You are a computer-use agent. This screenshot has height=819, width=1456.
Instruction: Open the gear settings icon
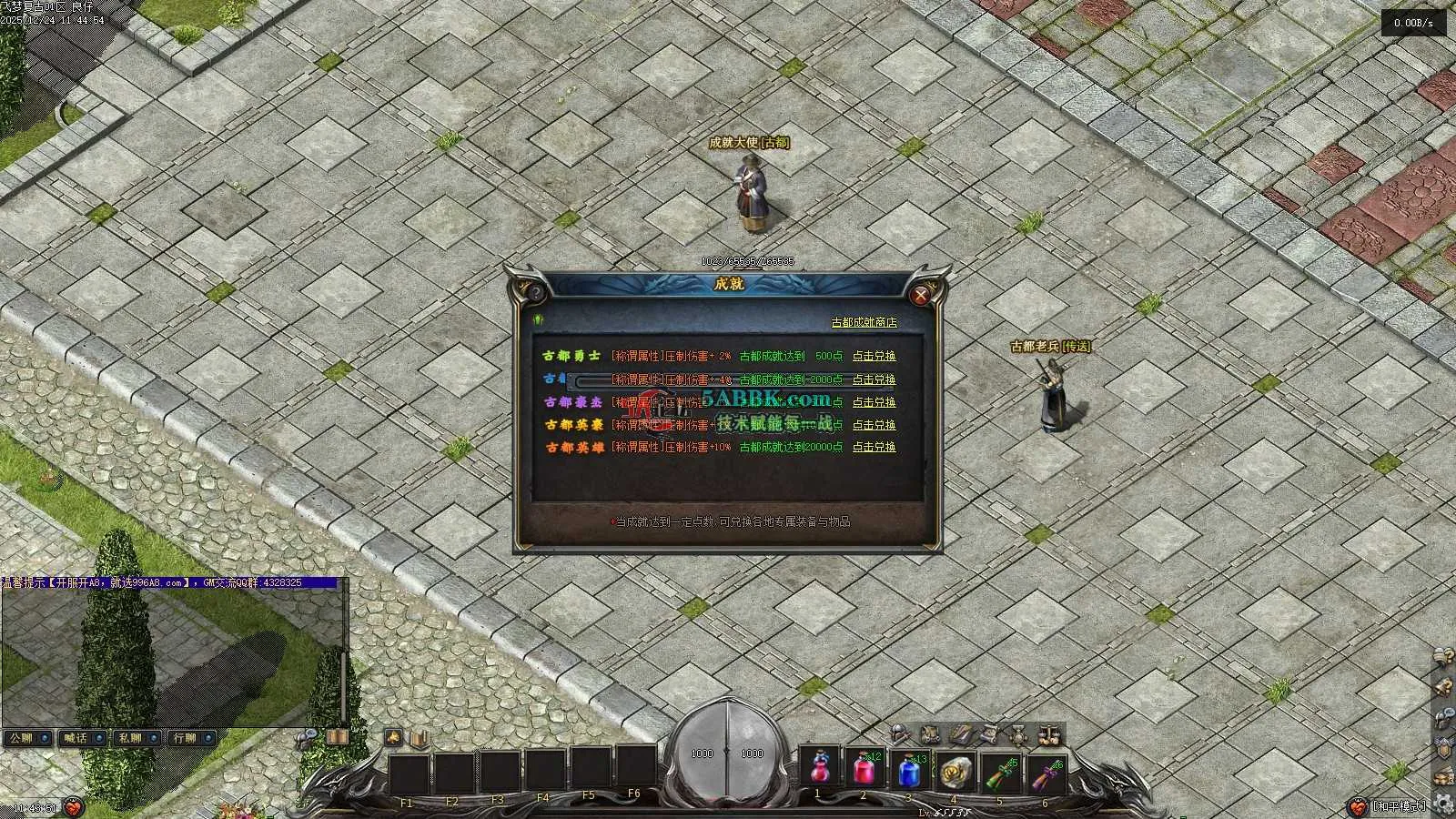pyautogui.click(x=1443, y=803)
